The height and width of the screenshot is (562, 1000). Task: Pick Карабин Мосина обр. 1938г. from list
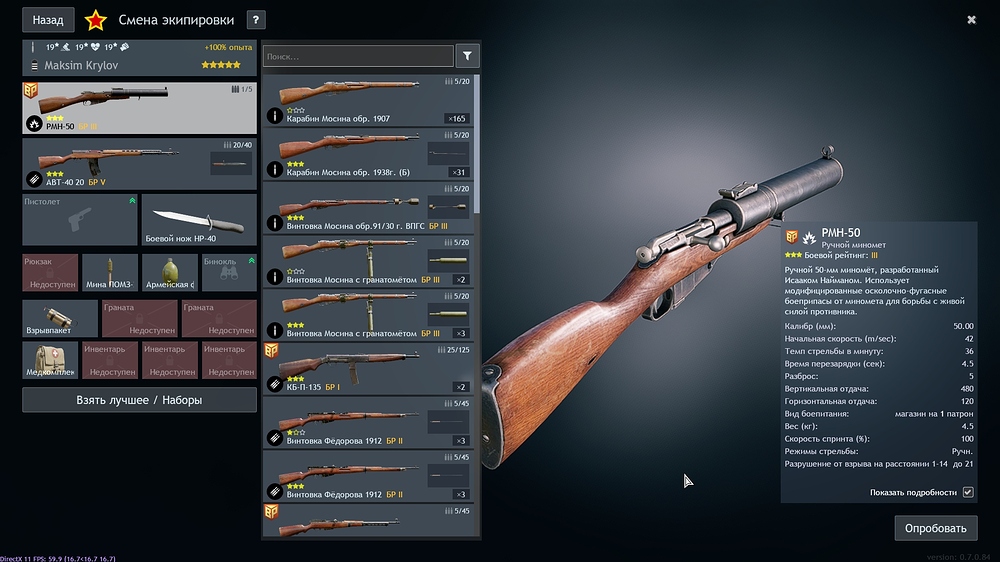coord(368,154)
